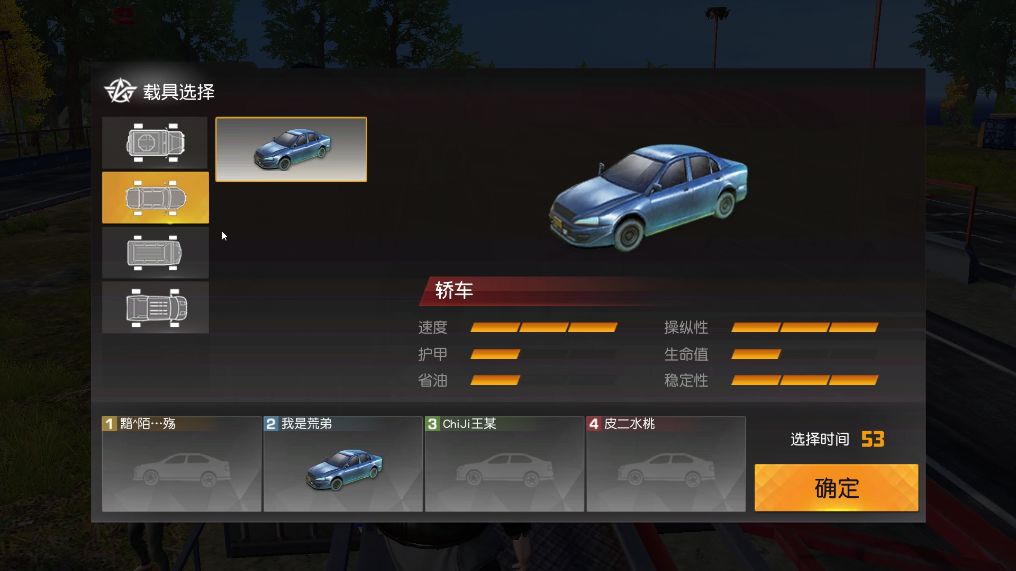Image resolution: width=1016 pixels, height=571 pixels.
Task: Select player 4 slot 皮二水桃
Action: pos(666,464)
